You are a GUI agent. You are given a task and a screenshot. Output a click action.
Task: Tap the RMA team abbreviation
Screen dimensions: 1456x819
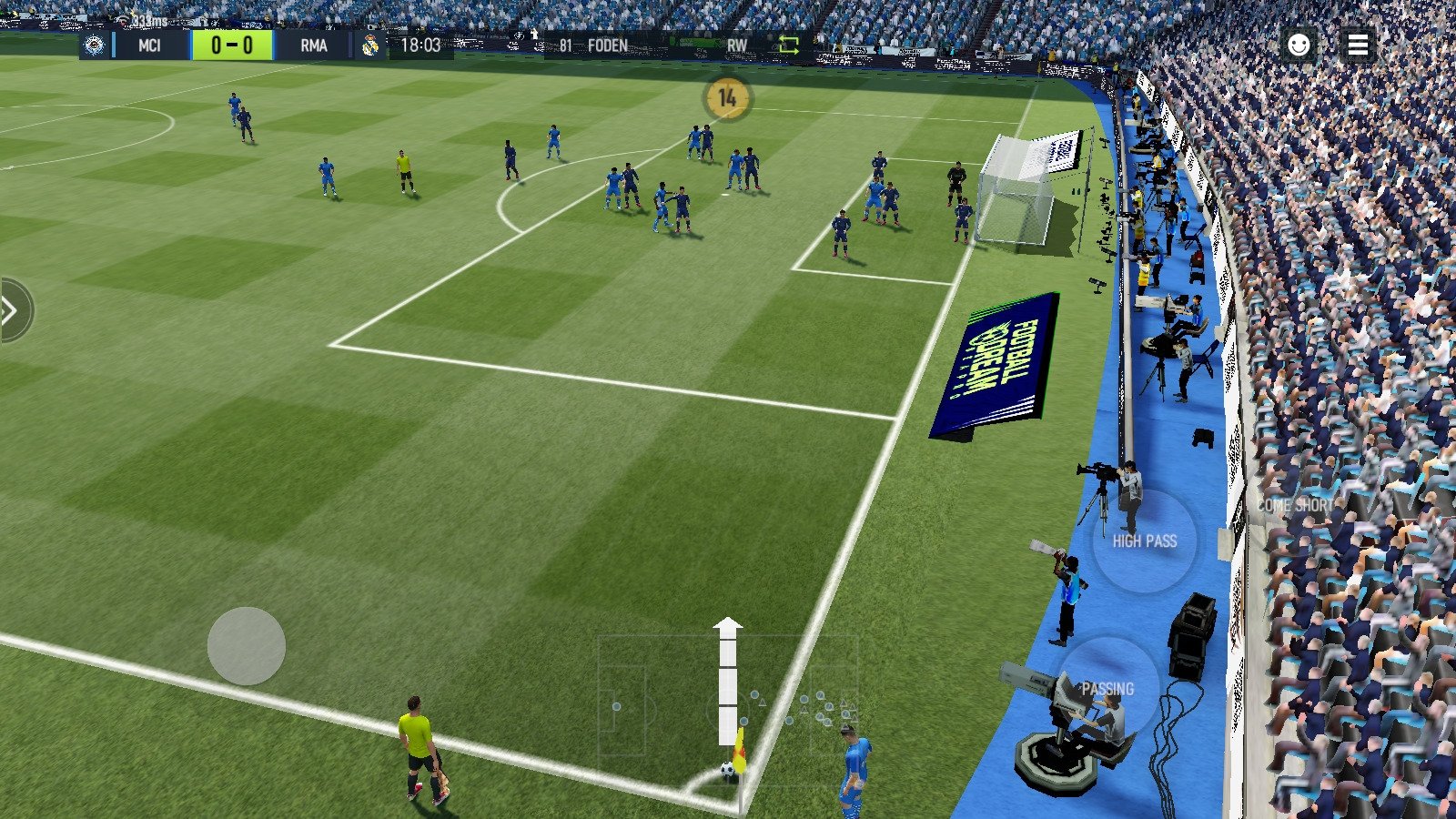[316, 45]
